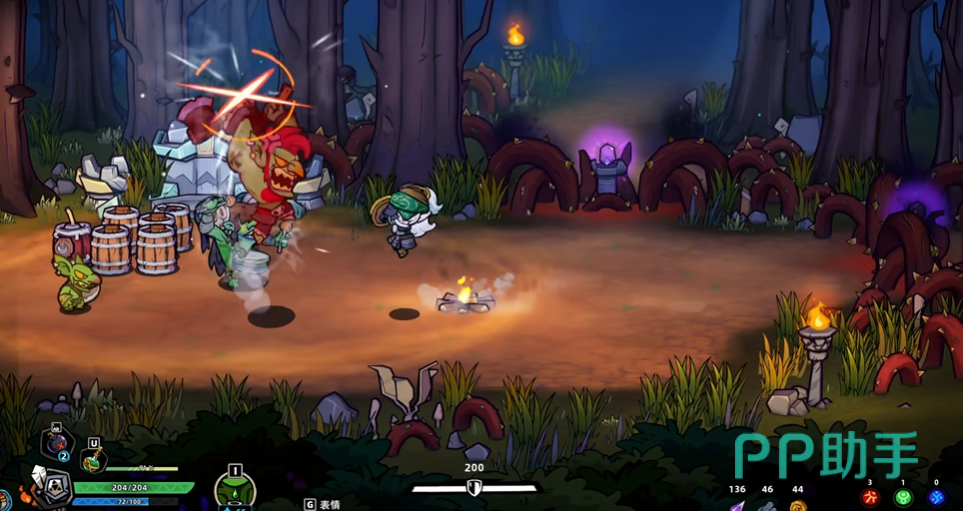The image size is (963, 511).
Task: Click the gold coin currency icon
Action: 797,505
